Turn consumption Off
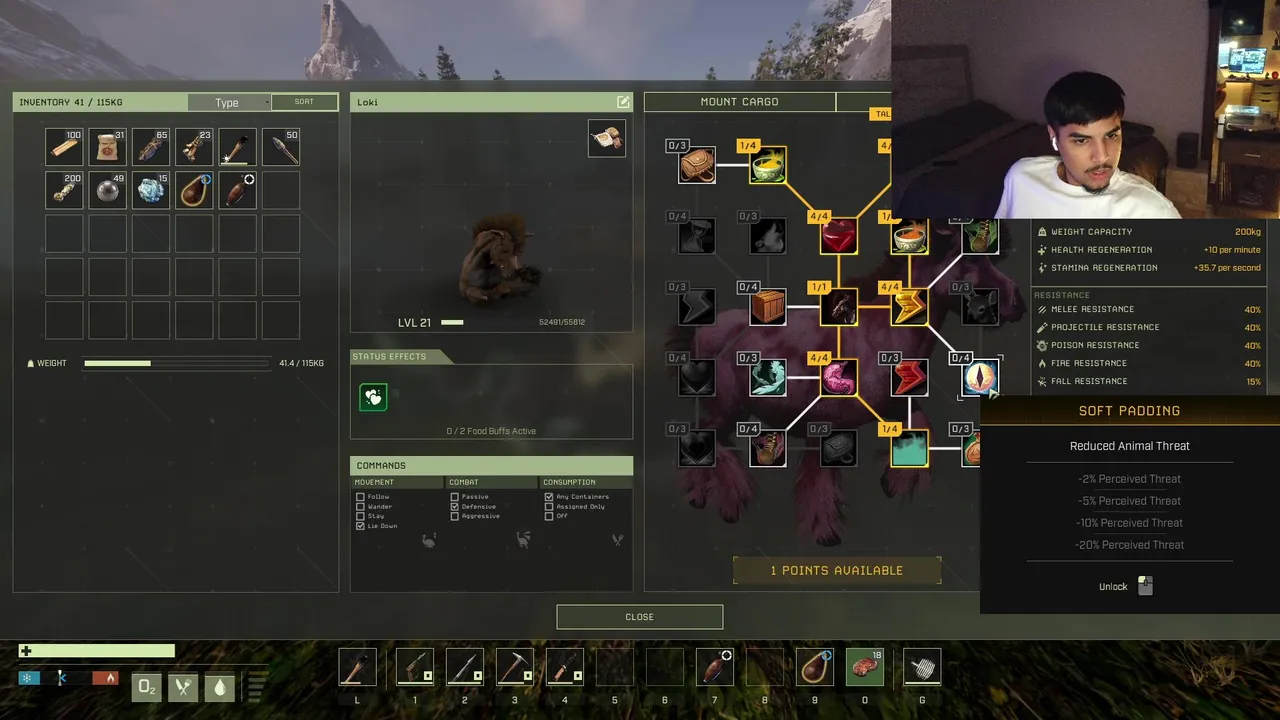Image resolution: width=1280 pixels, height=720 pixels. [x=549, y=516]
